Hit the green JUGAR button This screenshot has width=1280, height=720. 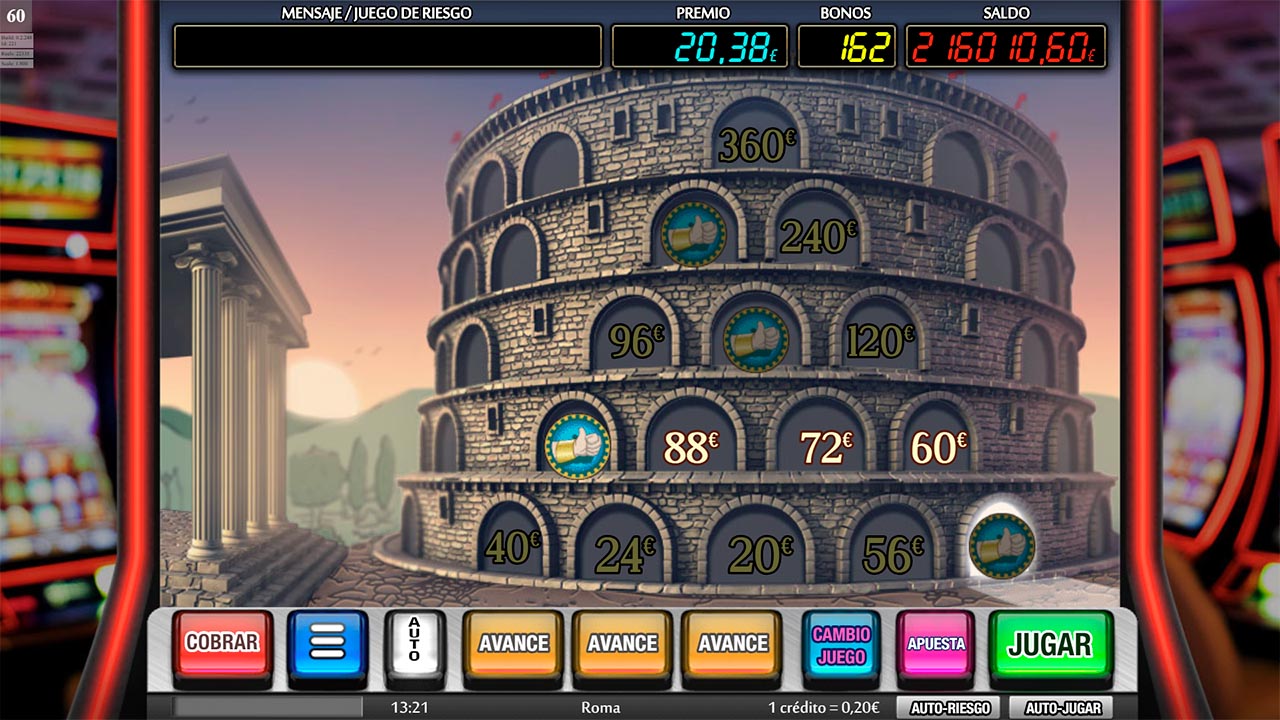coord(1050,644)
